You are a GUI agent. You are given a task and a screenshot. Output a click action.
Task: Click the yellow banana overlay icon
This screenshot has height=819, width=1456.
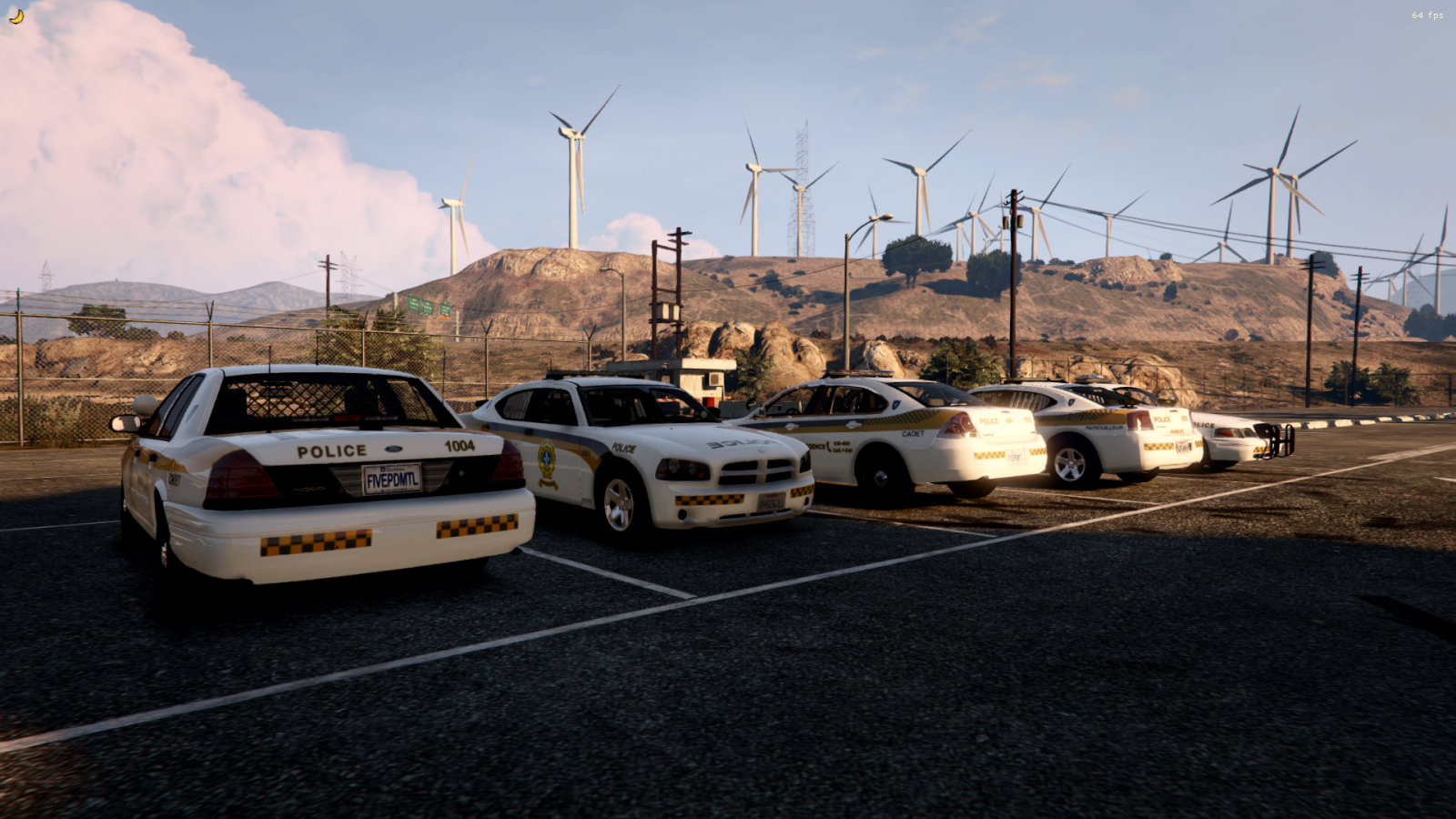point(15,15)
